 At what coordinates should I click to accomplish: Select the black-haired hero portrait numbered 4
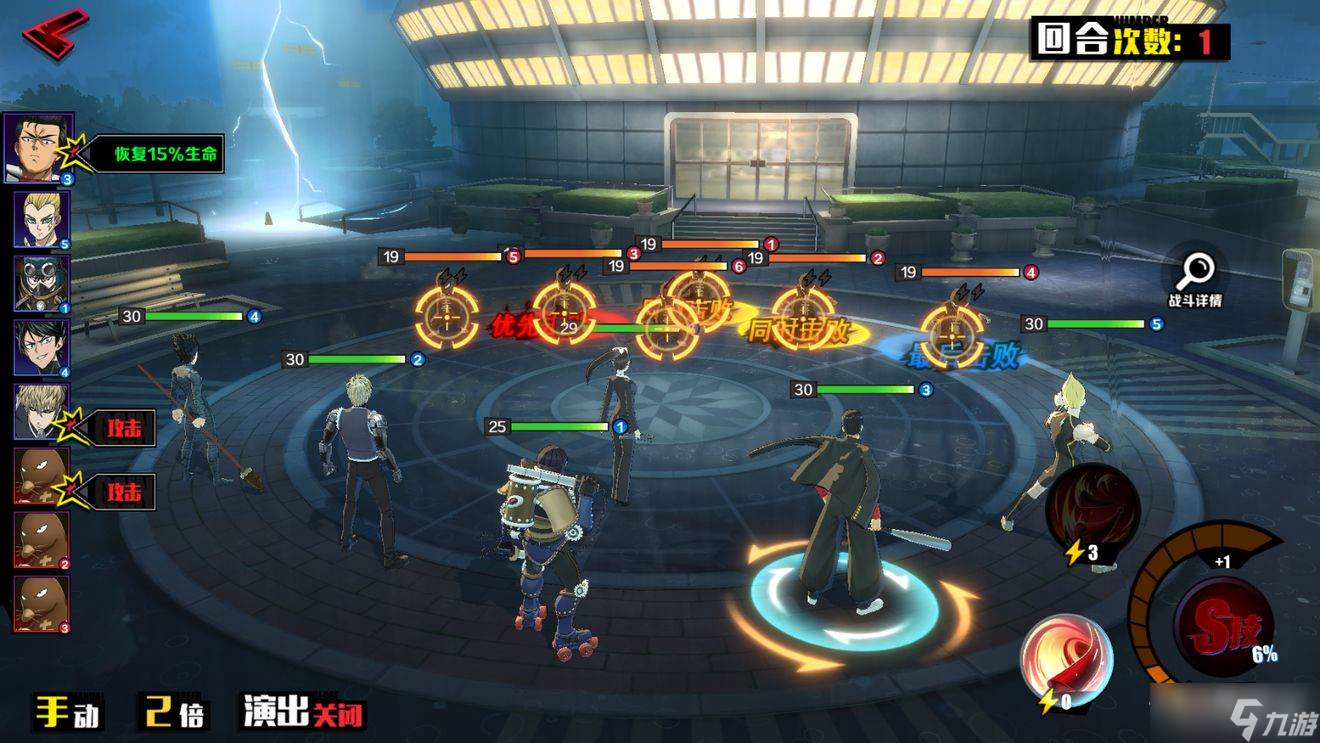pyautogui.click(x=41, y=347)
